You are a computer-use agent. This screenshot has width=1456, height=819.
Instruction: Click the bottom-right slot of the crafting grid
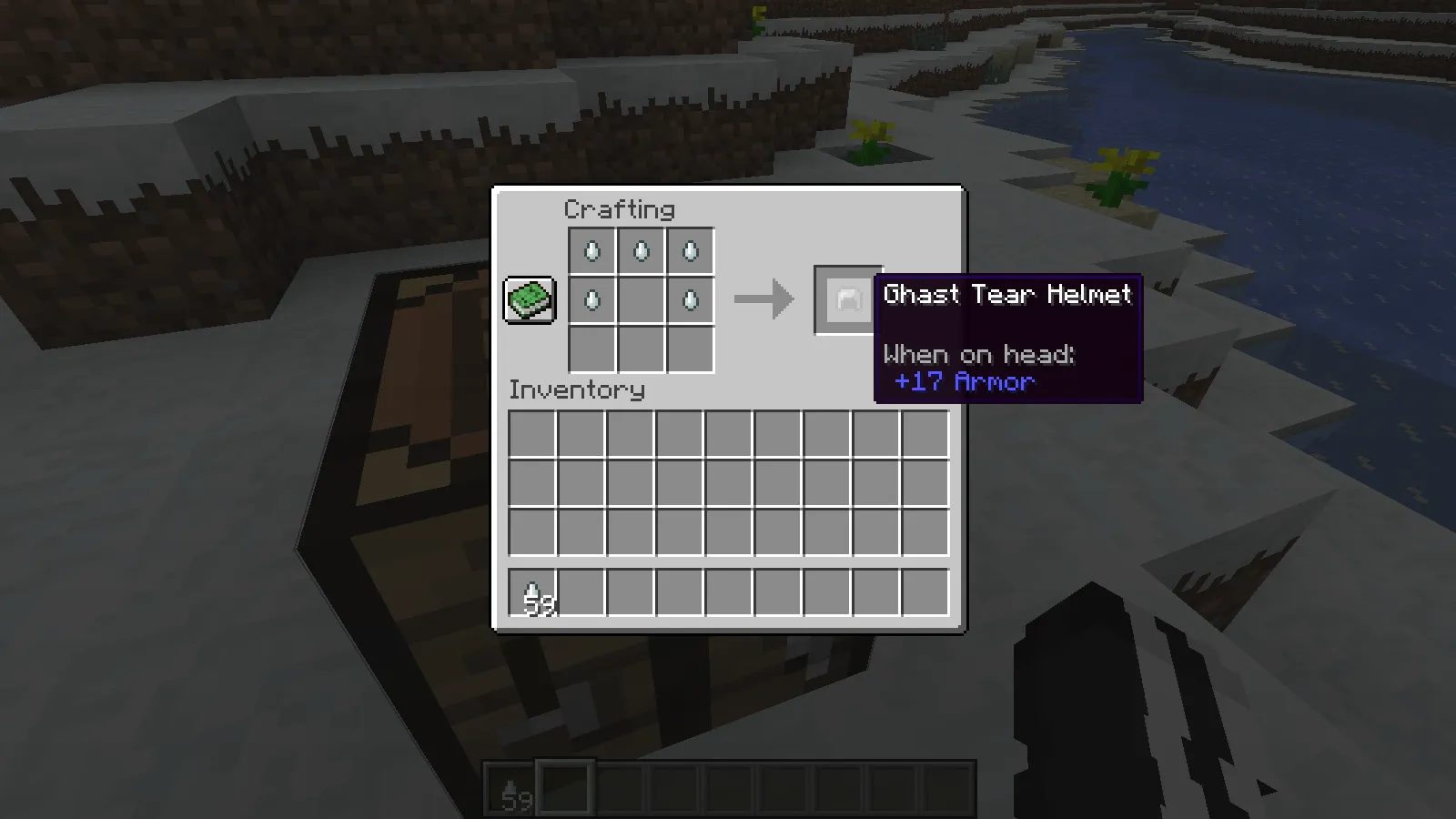690,350
